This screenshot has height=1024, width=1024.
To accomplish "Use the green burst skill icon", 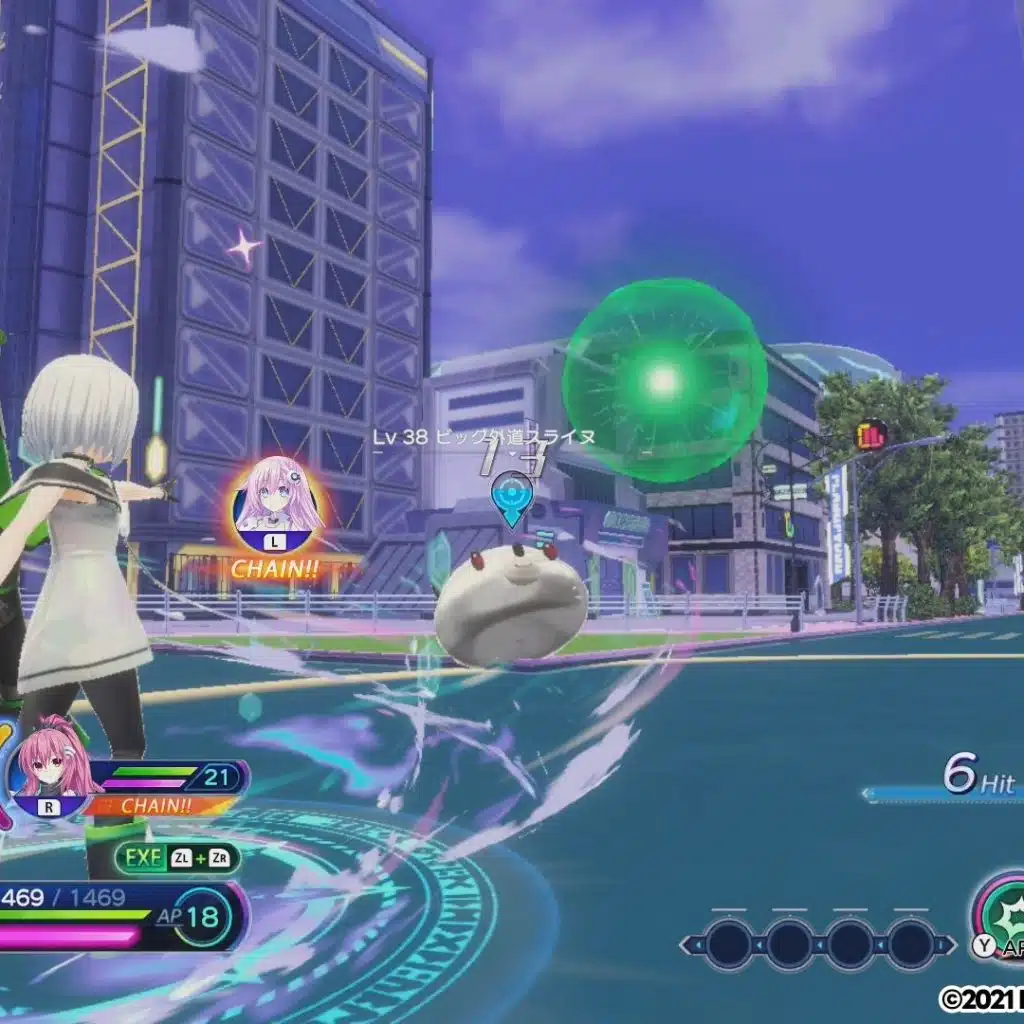I will click(1003, 911).
